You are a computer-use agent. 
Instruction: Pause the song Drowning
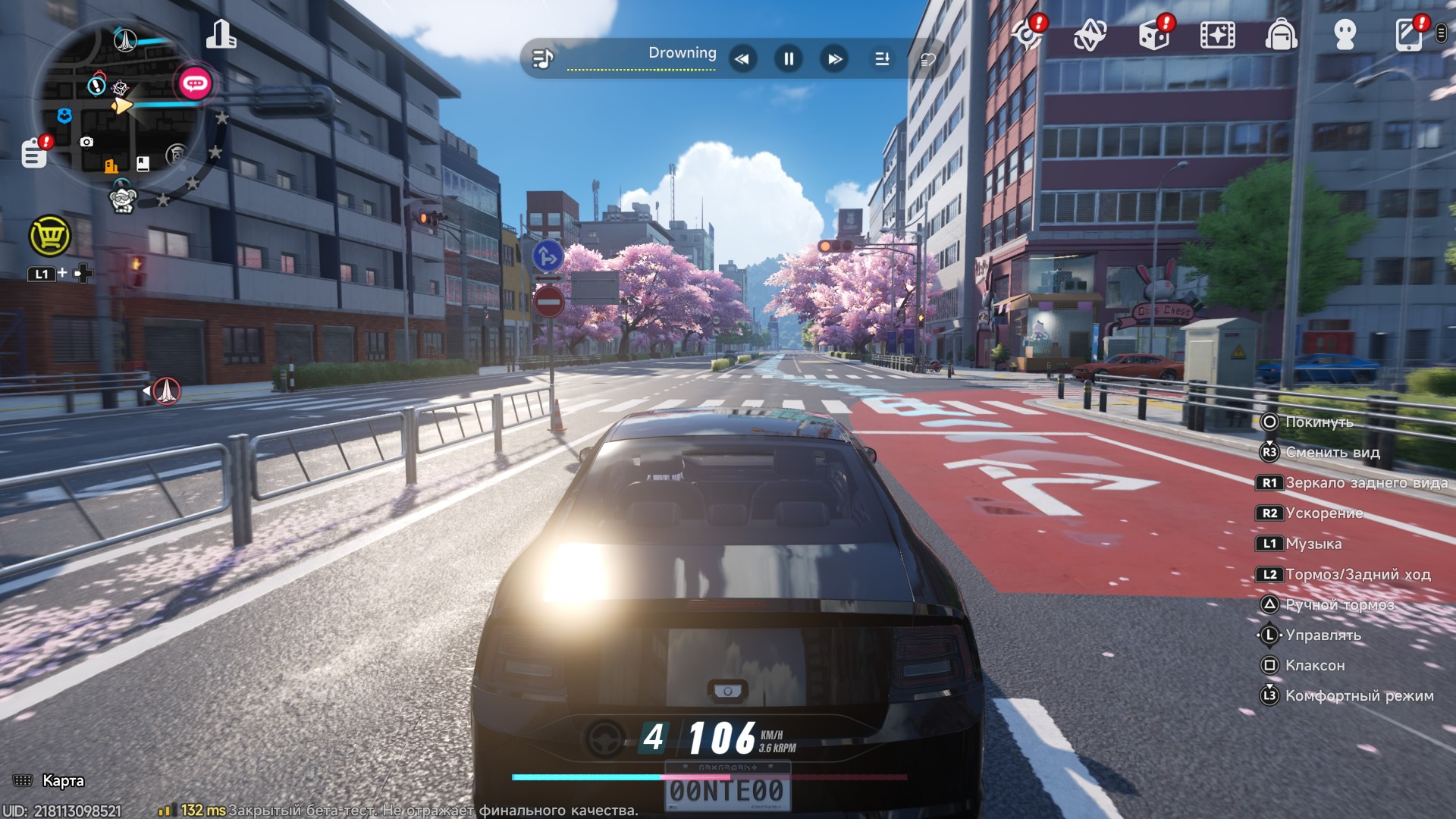click(789, 58)
